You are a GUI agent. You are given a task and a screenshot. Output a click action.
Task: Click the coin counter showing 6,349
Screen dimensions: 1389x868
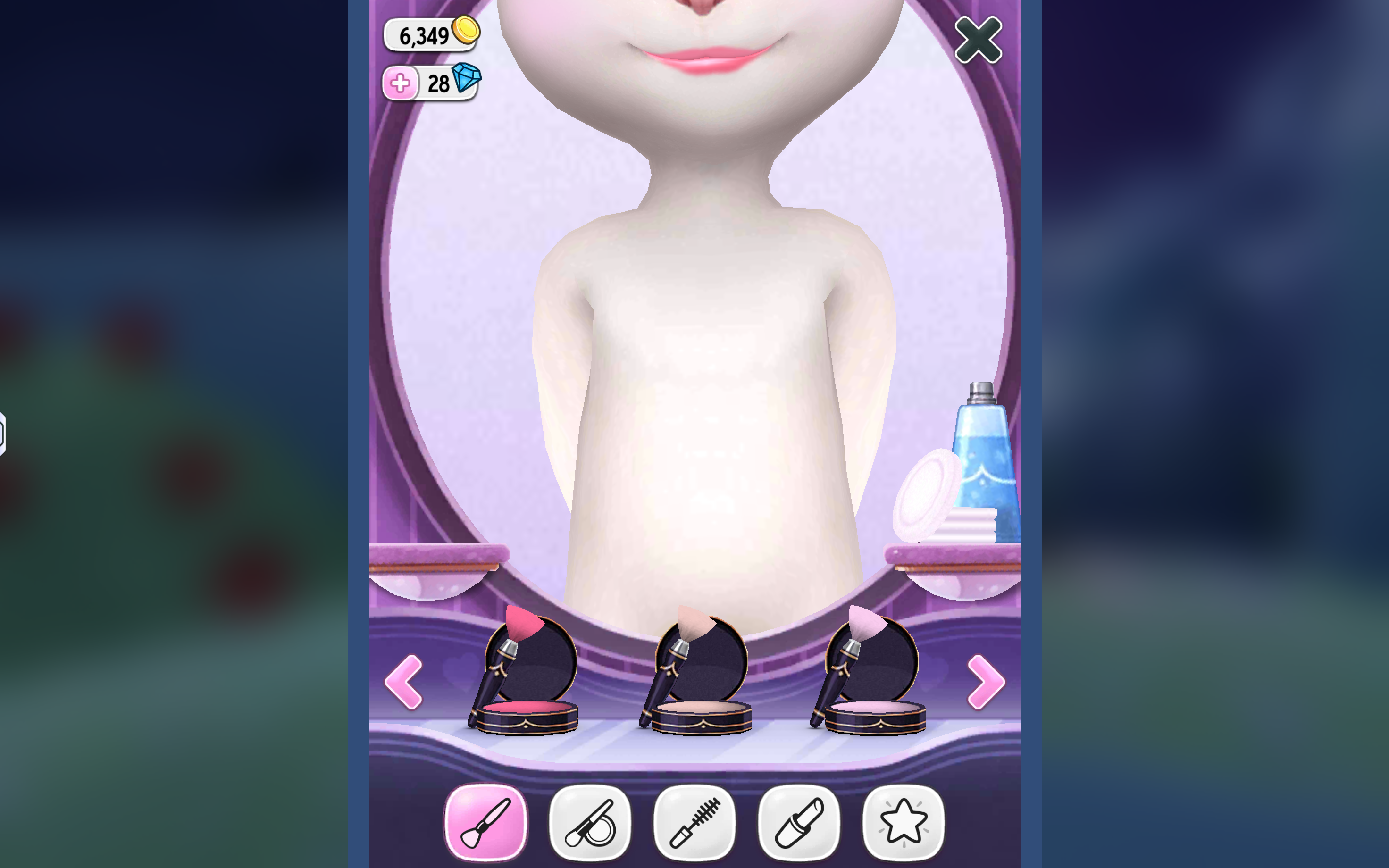click(x=427, y=36)
